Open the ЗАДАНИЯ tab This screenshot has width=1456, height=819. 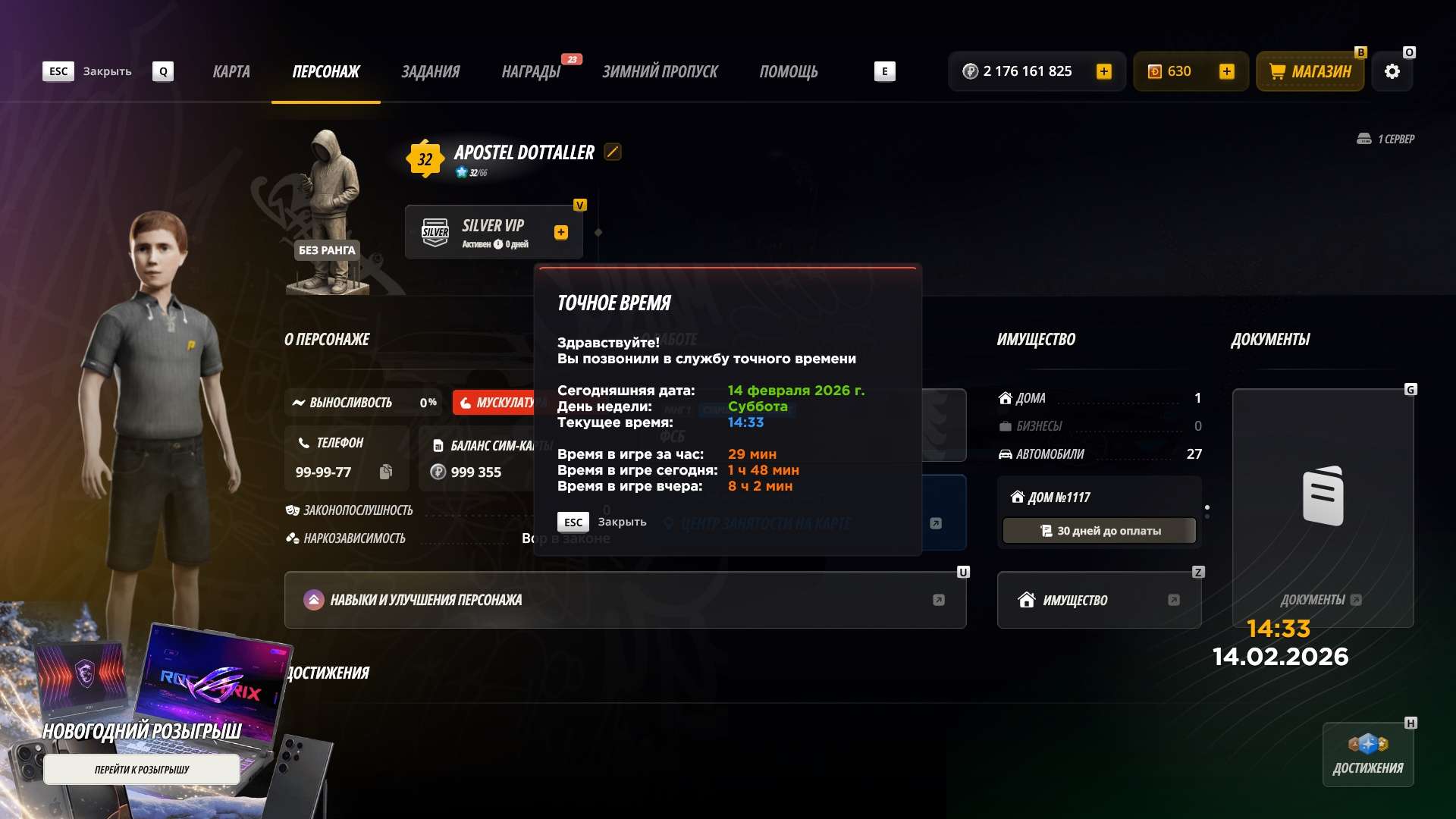click(x=430, y=72)
